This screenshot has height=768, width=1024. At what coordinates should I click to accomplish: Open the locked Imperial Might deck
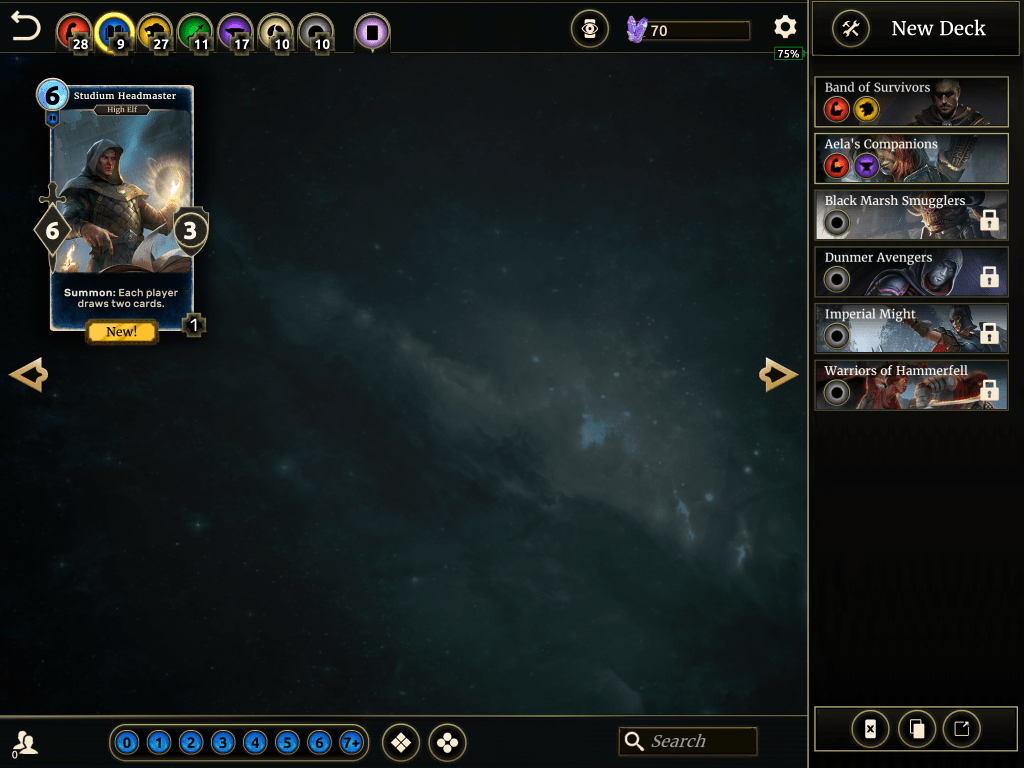point(911,329)
